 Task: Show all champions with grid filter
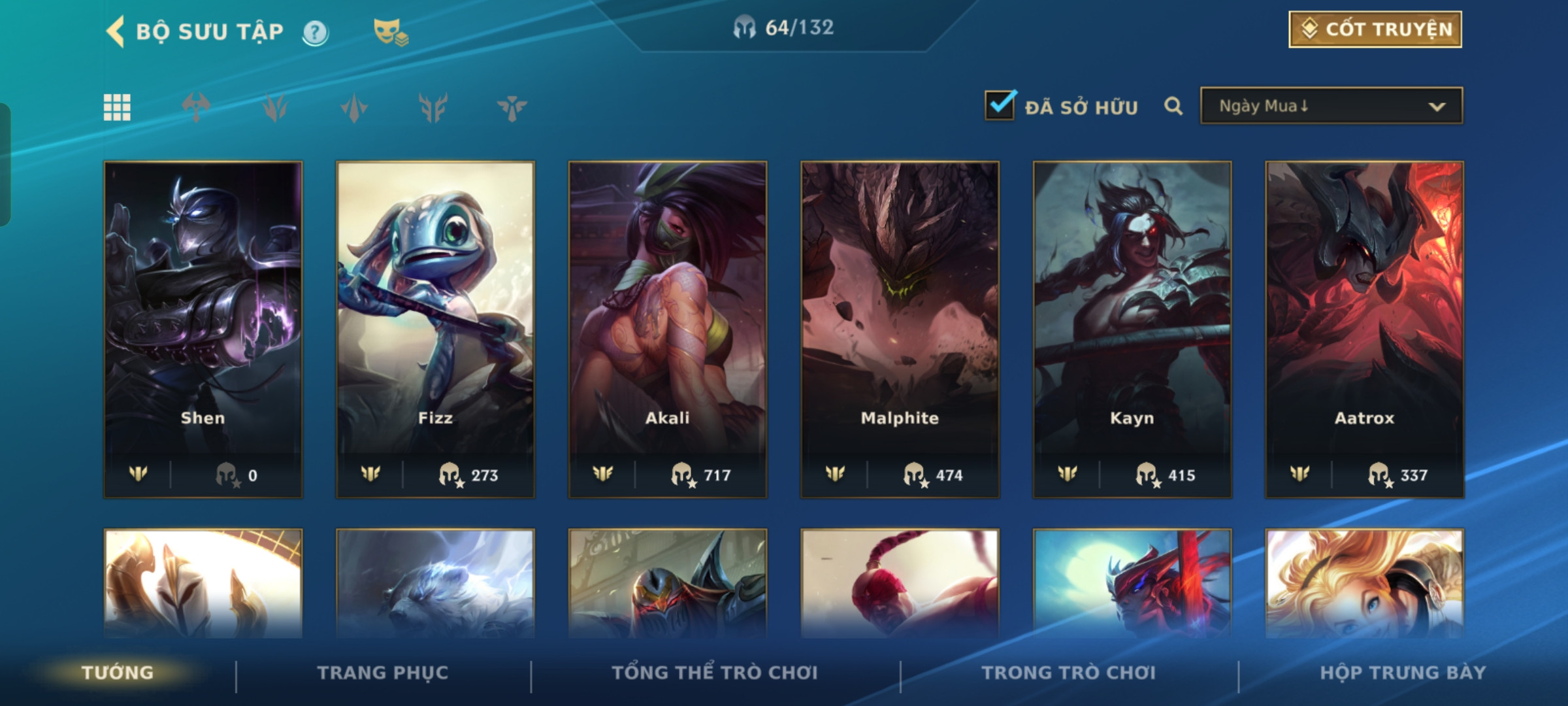pos(117,107)
